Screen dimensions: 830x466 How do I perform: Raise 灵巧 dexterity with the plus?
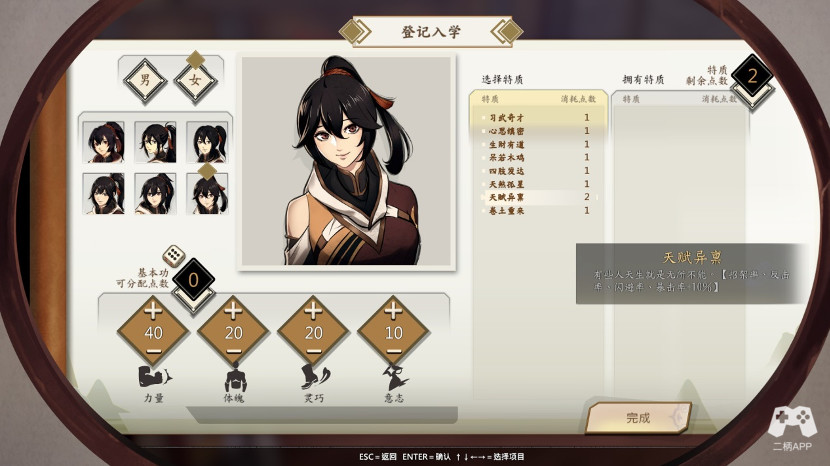tap(313, 310)
